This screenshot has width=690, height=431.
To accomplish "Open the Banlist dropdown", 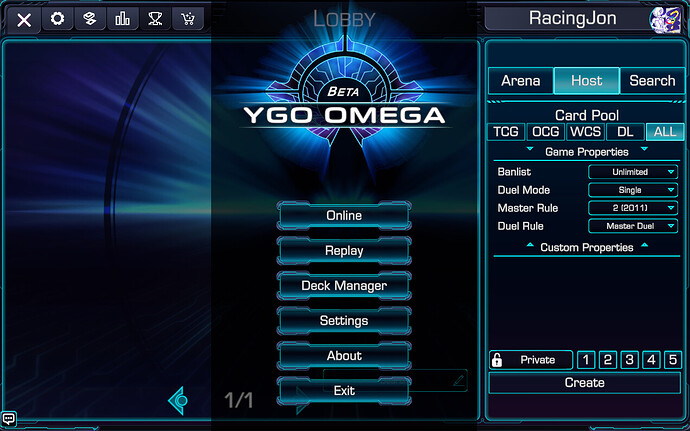I will coord(633,172).
